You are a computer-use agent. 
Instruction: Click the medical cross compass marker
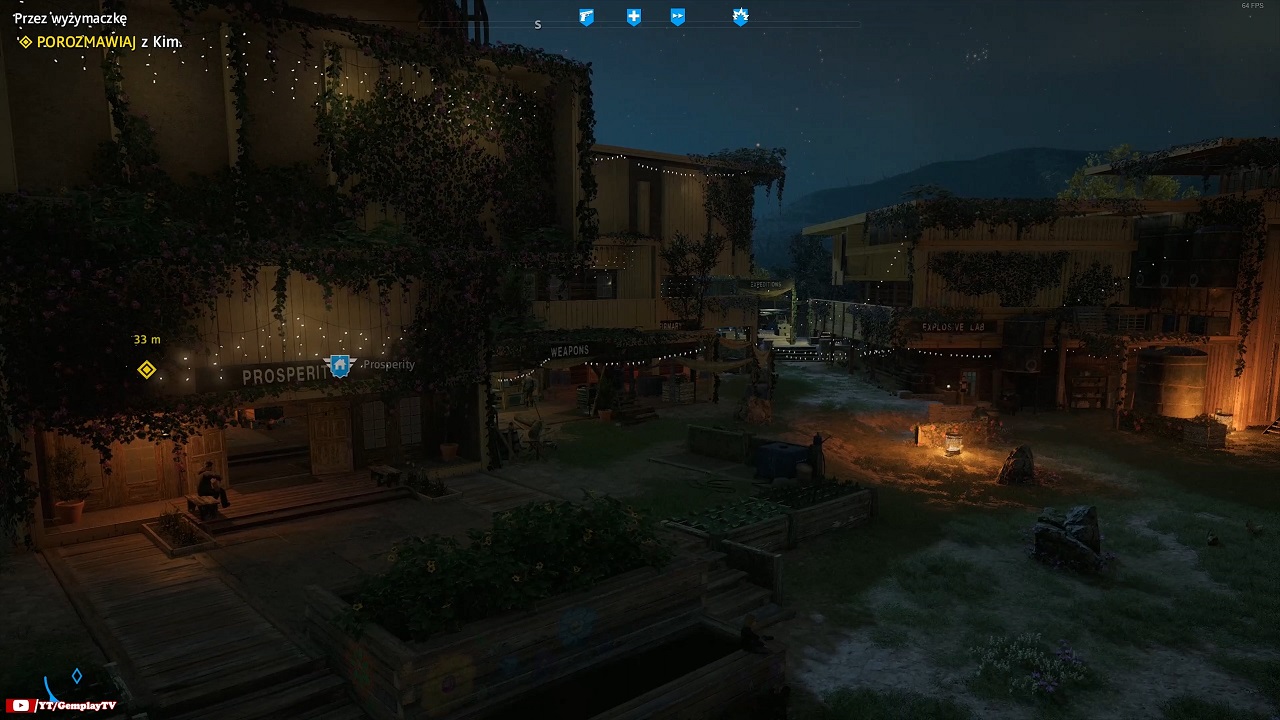click(634, 17)
